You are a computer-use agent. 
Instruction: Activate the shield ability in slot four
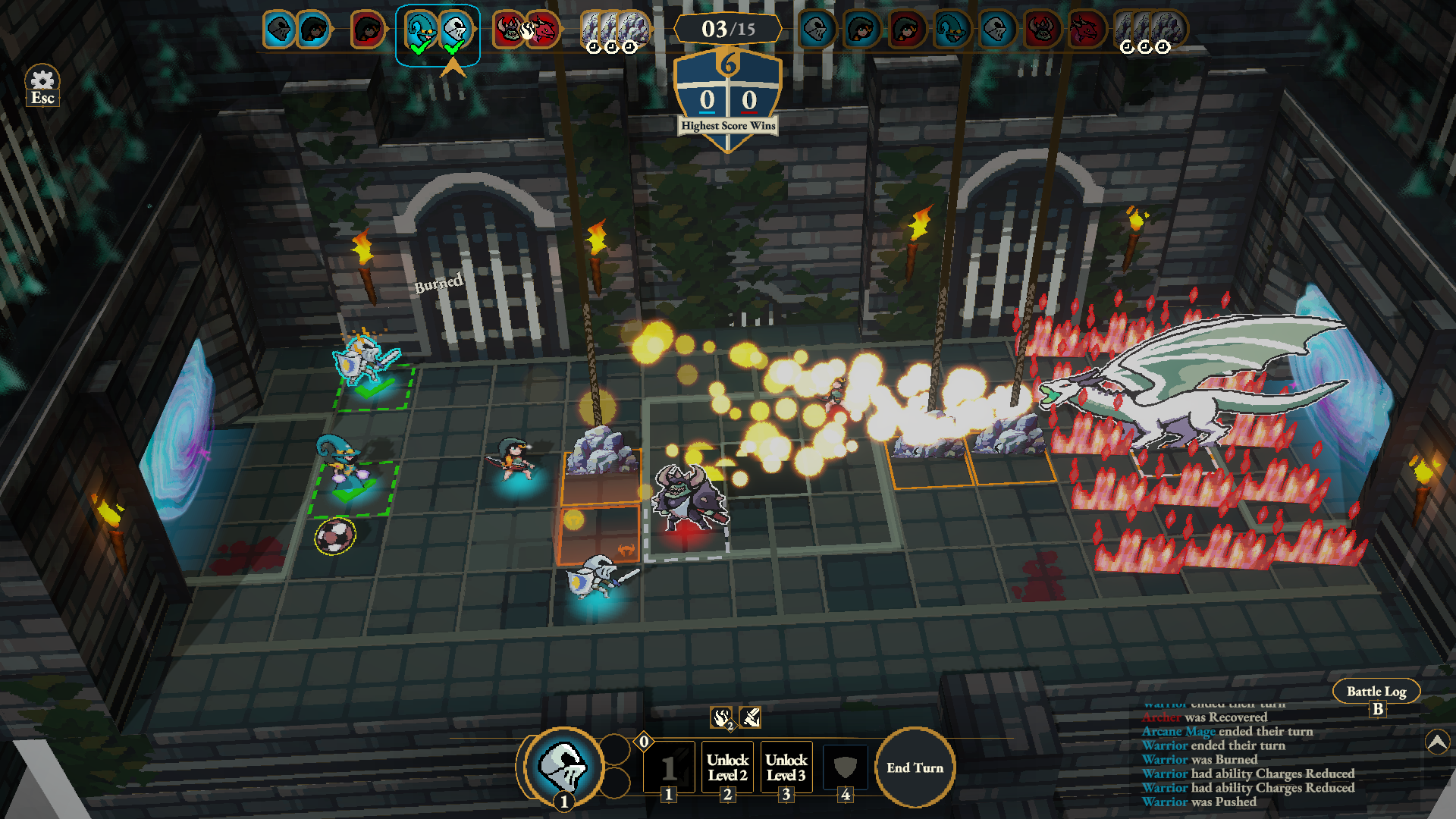click(x=845, y=767)
